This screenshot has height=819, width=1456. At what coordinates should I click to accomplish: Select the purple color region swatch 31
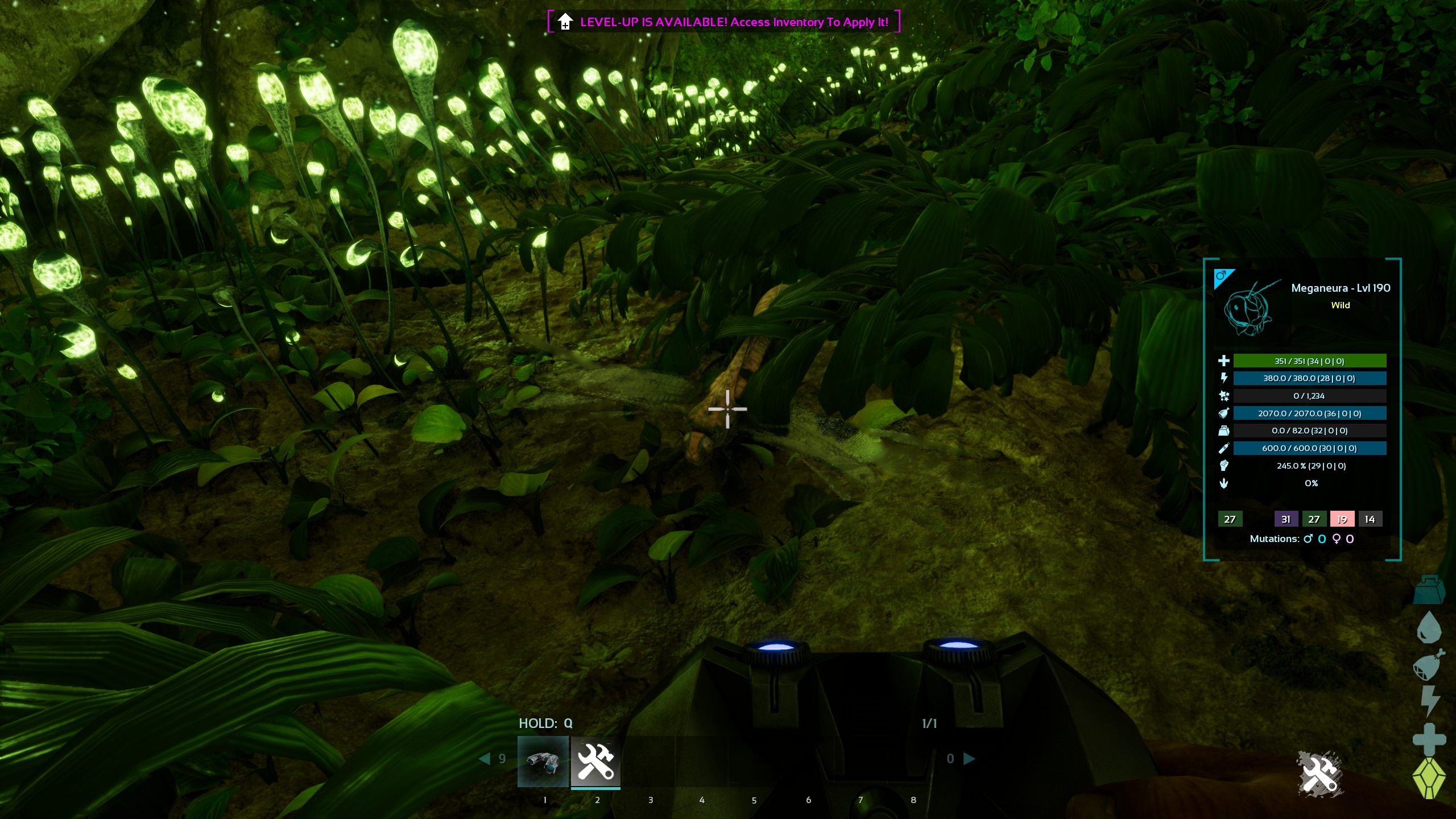[x=1286, y=519]
